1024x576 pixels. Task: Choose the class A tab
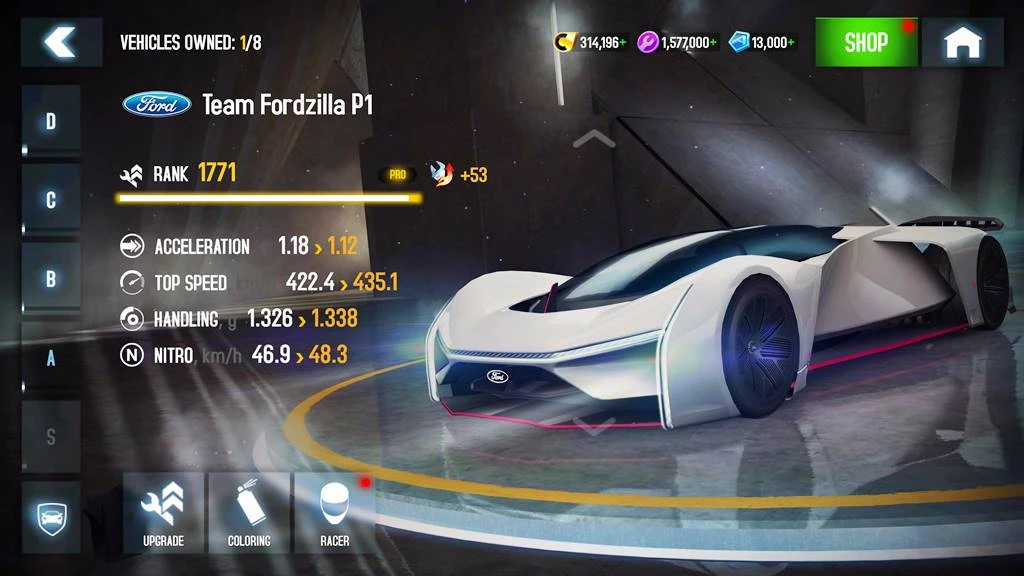coord(51,357)
